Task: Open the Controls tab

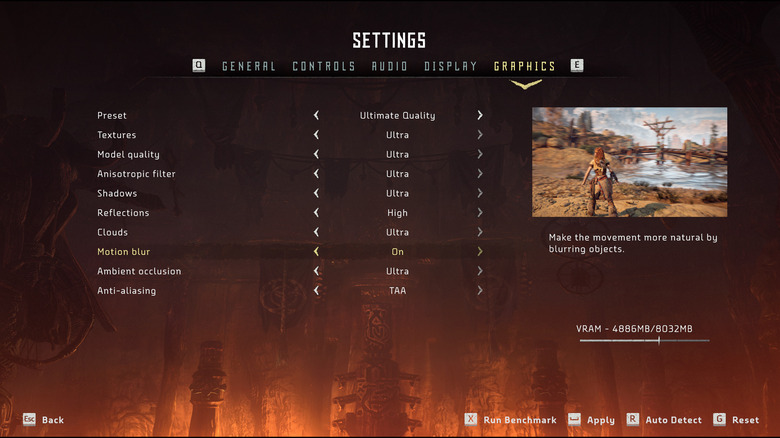Action: coord(323,67)
